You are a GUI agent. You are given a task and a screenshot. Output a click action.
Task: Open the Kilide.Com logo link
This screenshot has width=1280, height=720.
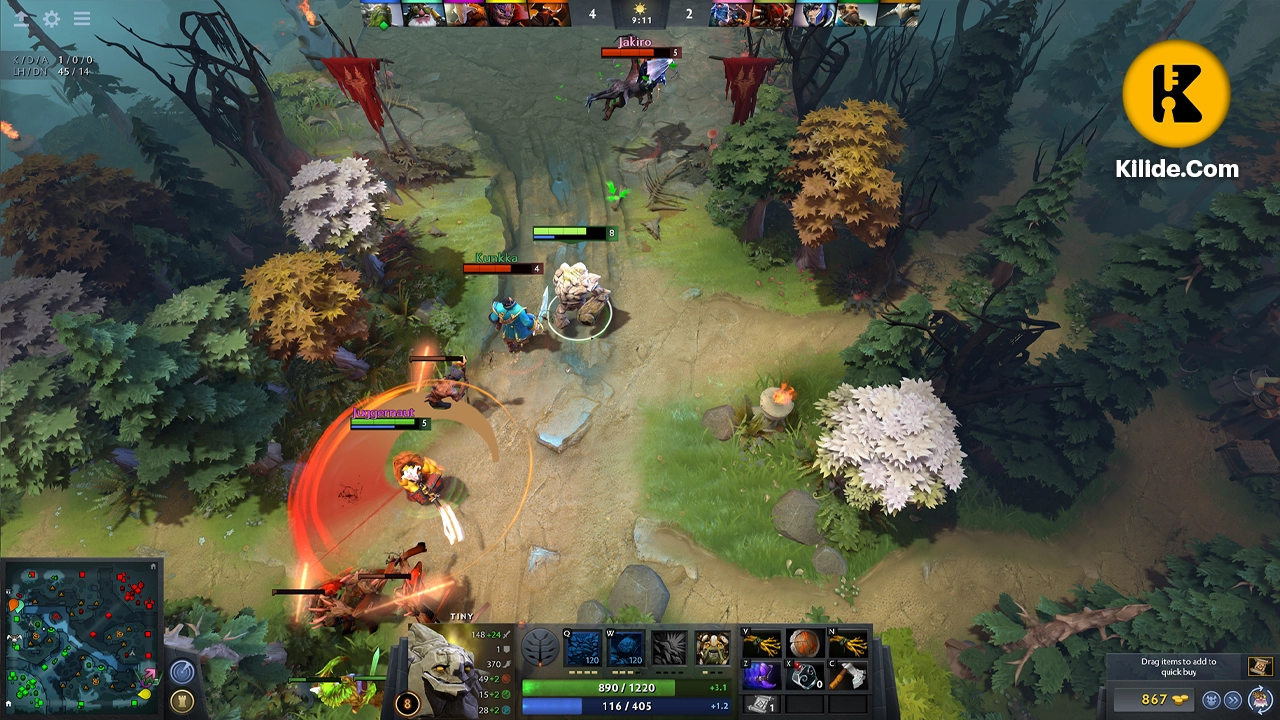pos(1176,95)
